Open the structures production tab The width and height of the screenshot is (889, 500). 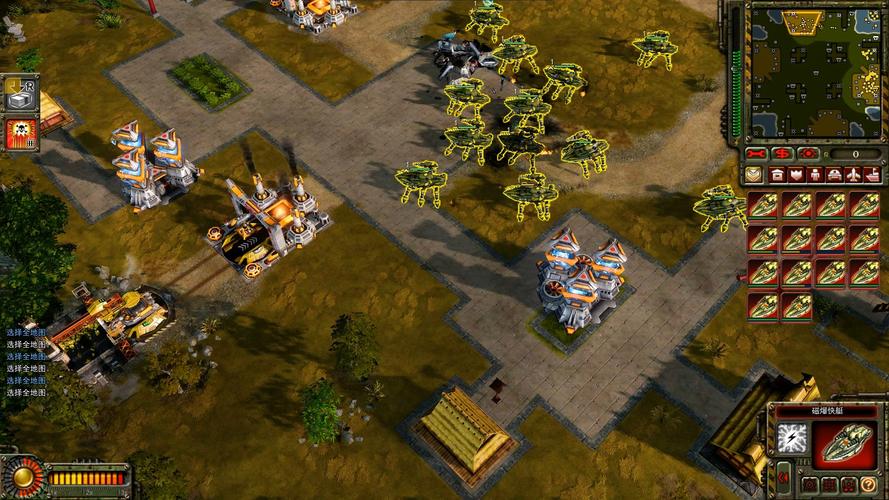[x=777, y=175]
